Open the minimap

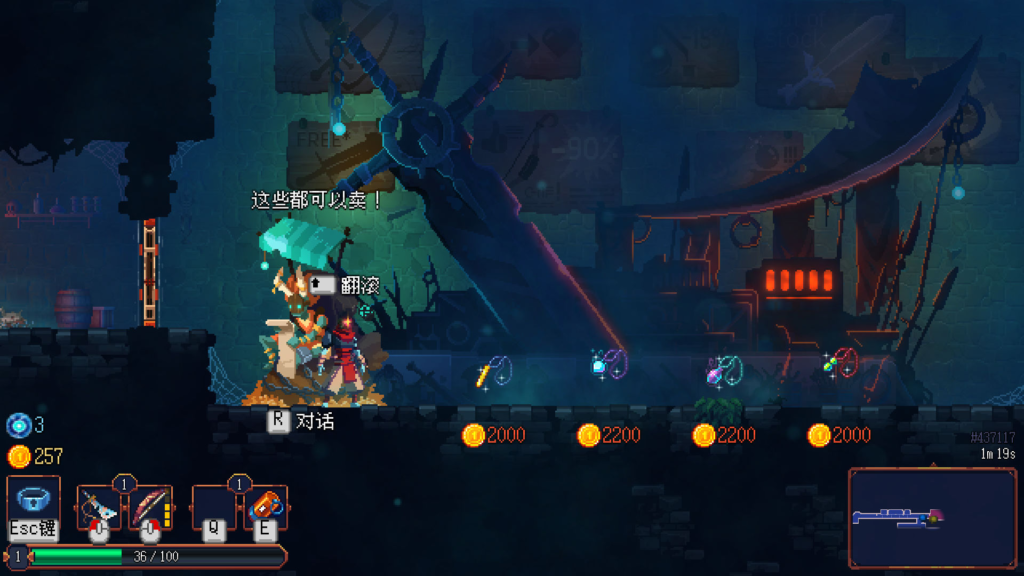(932, 518)
